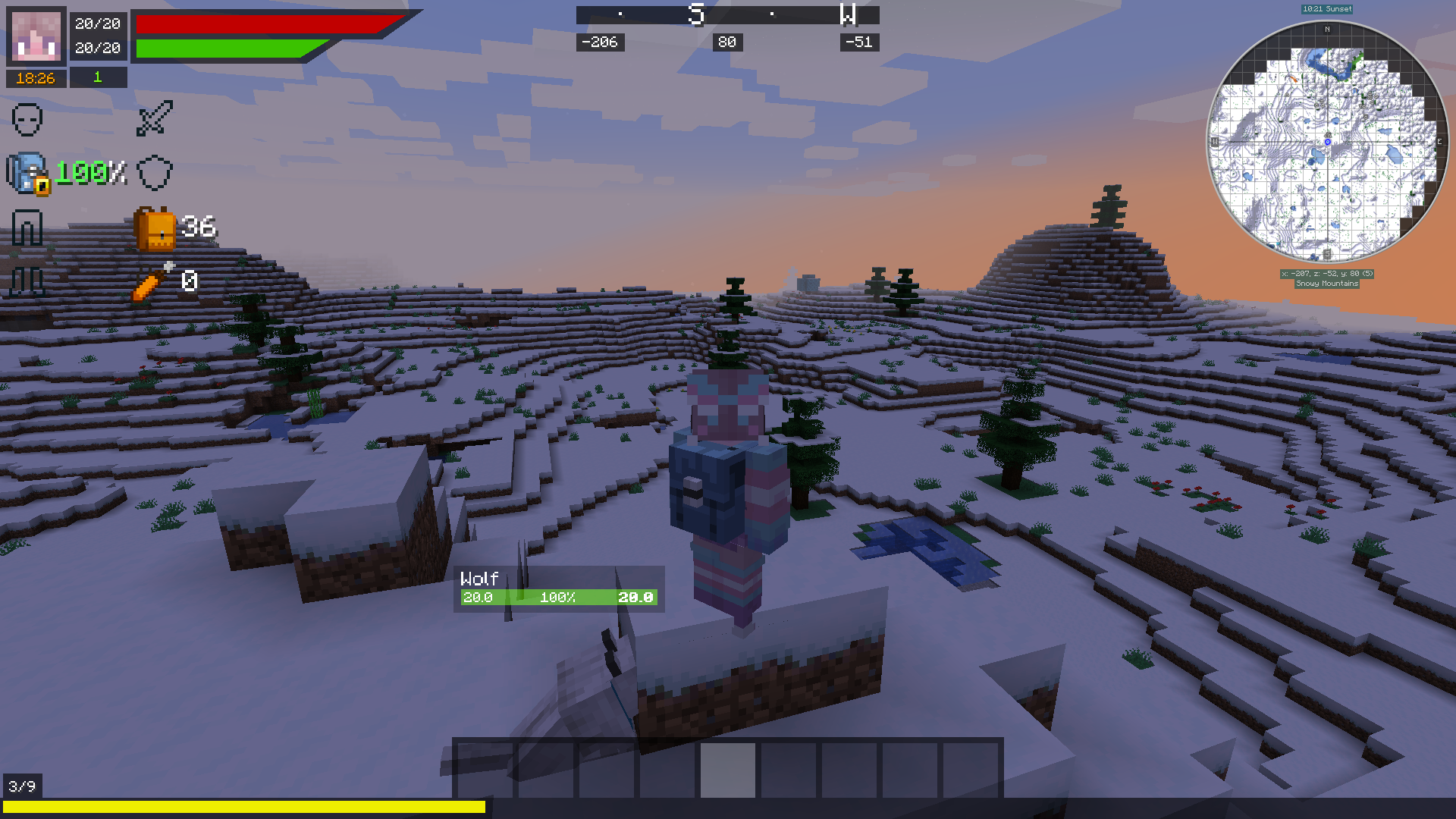This screenshot has width=1456, height=819.
Task: Open the orange backpack showing 36 items
Action: pos(155,230)
